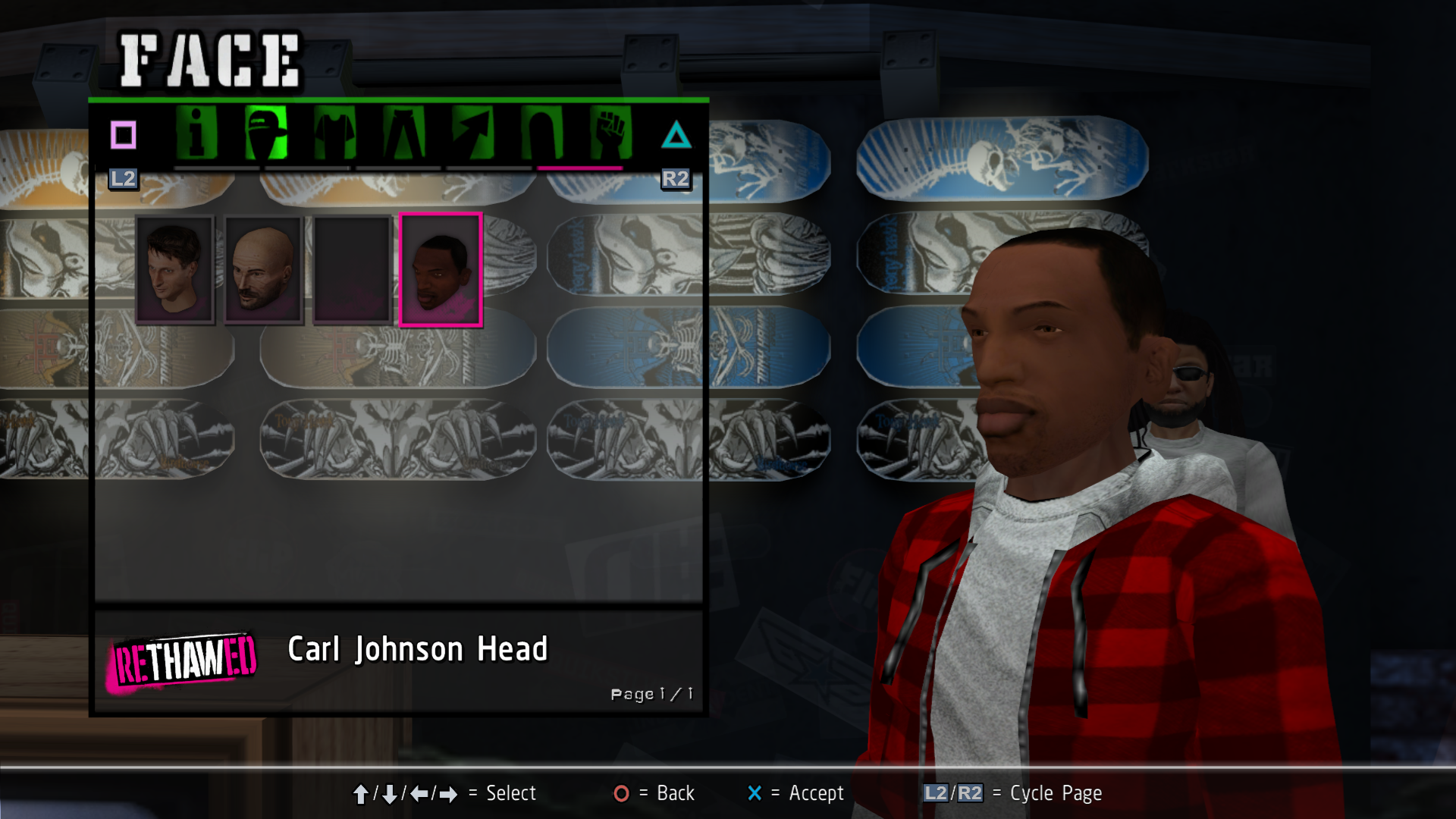This screenshot has height=819, width=1456.
Task: Pick the dark-haired head thumbnail
Action: (175, 269)
